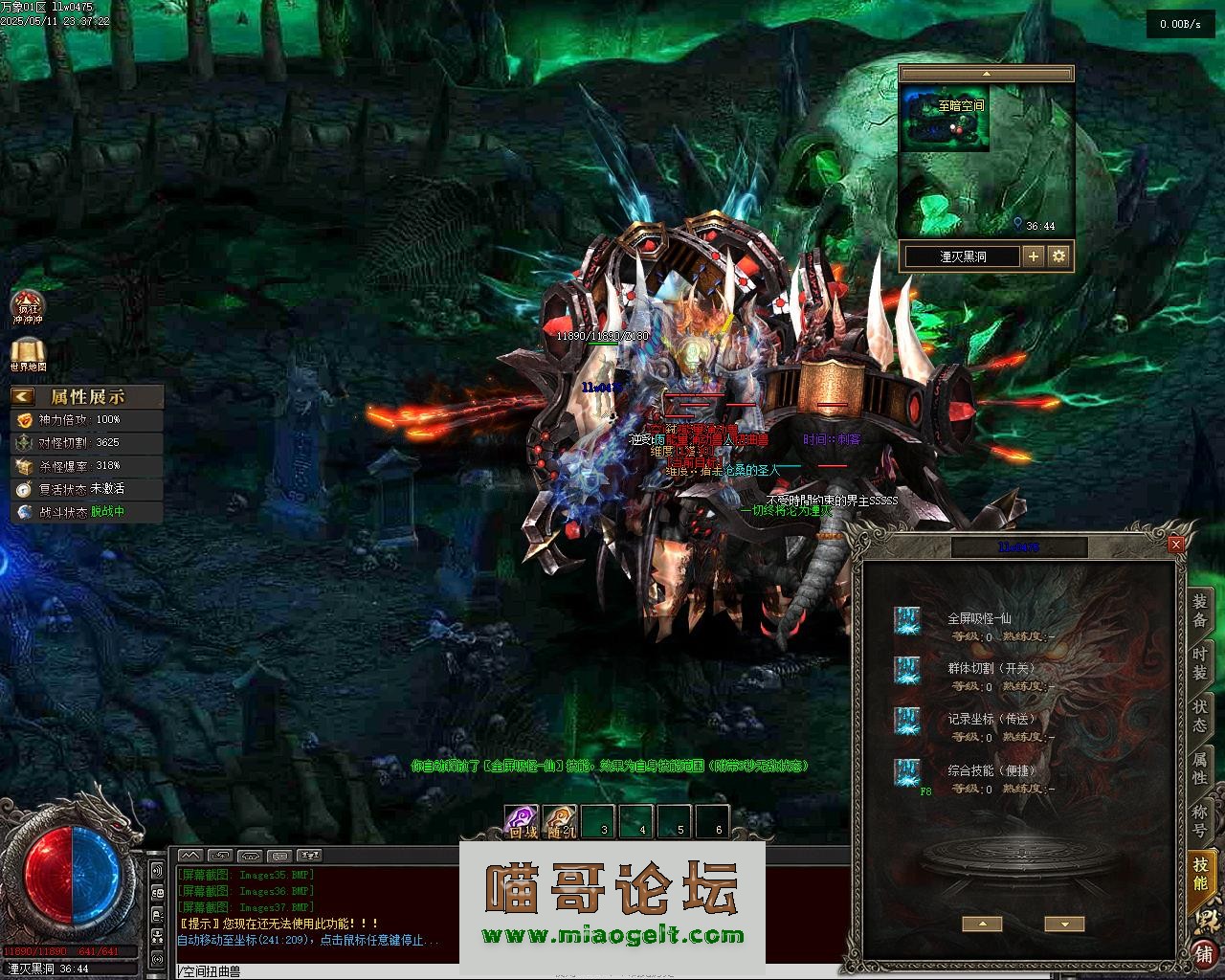Viewport: 1225px width, 980px height.
Task: Switch to the 装备 equipment tab
Action: 1199,611
